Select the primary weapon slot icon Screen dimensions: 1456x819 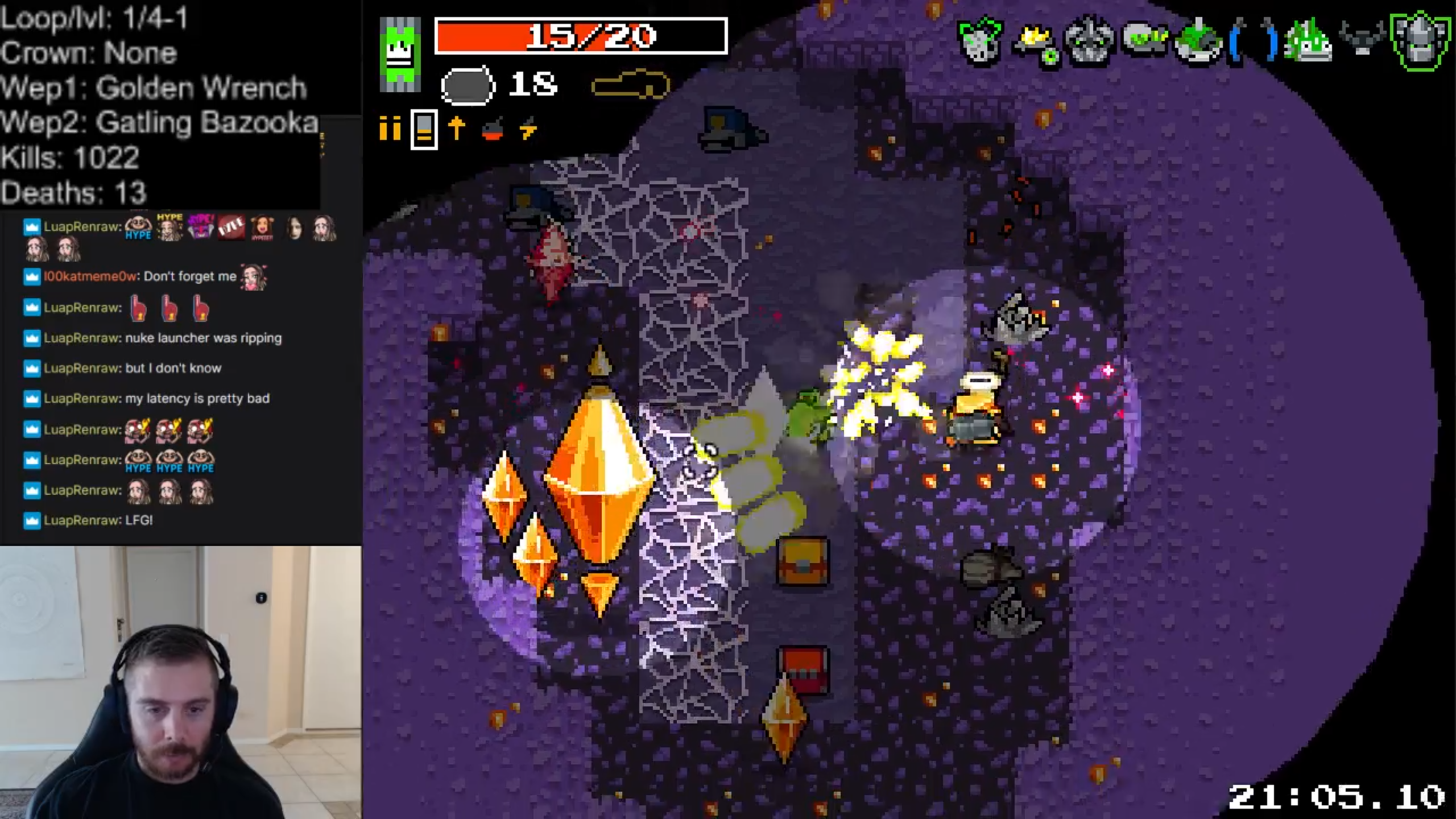pyautogui.click(x=468, y=85)
